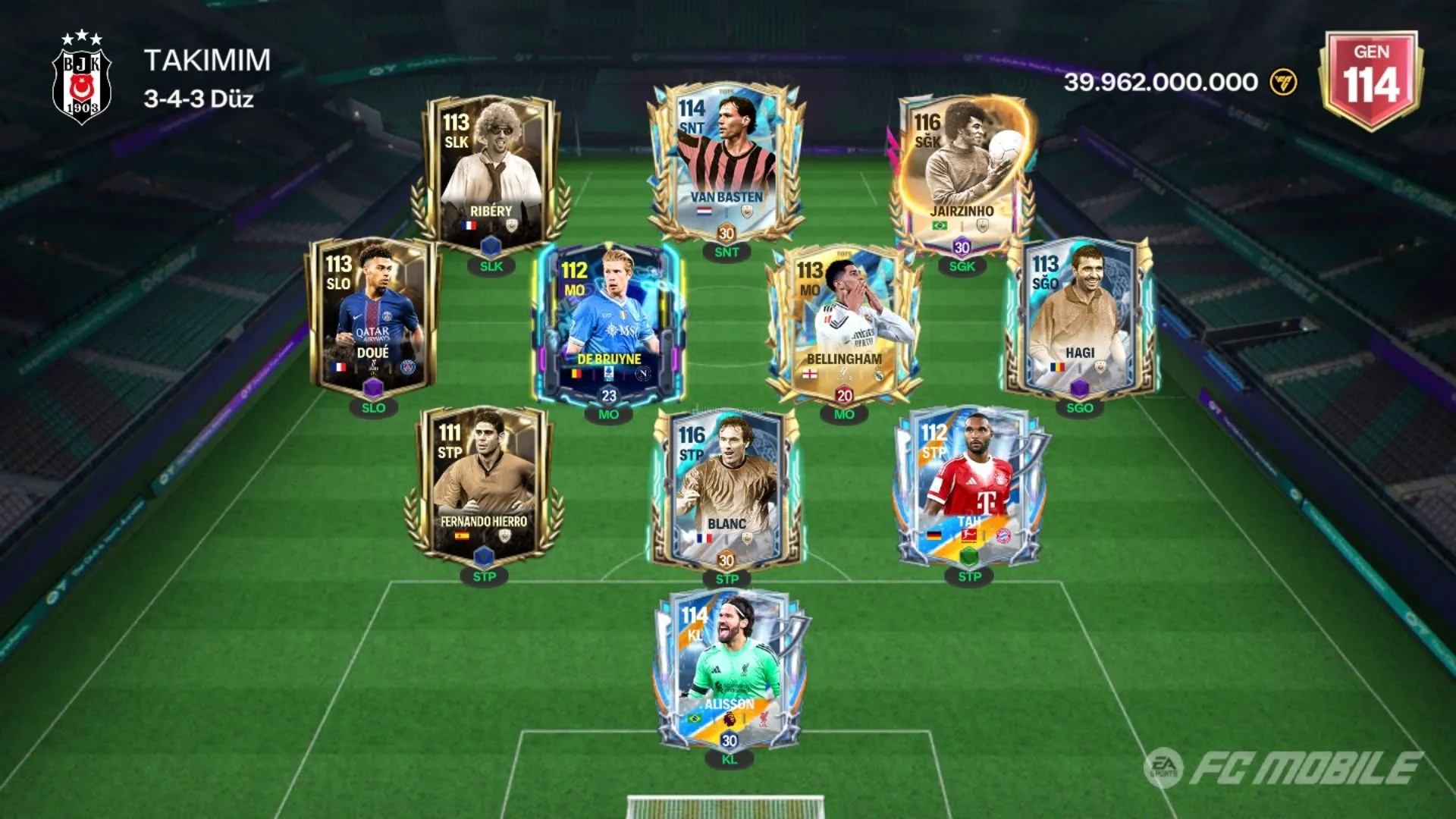The image size is (1456, 819).
Task: Select the Doué left midfielder card
Action: tap(372, 315)
